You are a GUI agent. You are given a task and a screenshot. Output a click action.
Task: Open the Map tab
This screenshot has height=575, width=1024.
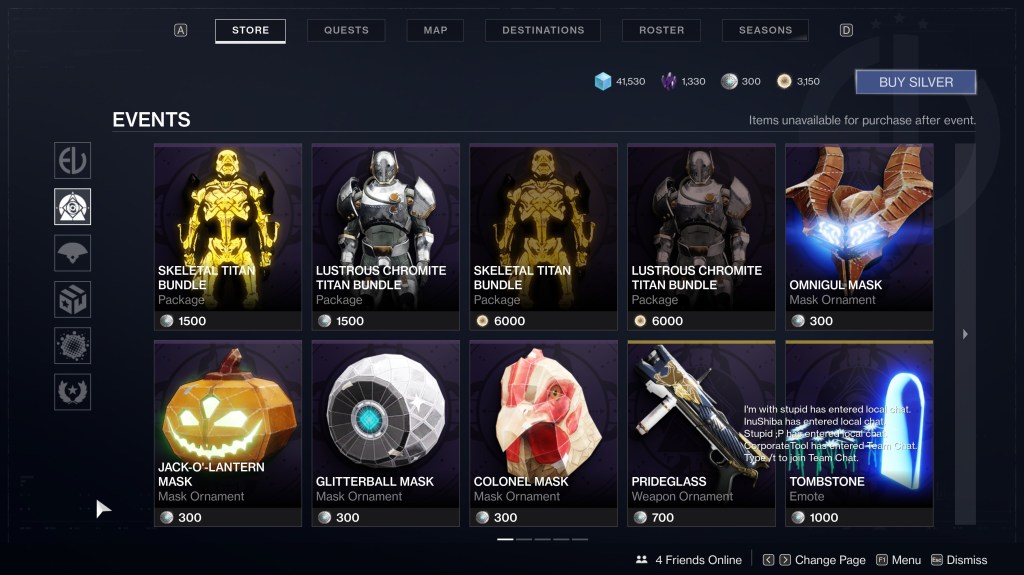coord(435,30)
